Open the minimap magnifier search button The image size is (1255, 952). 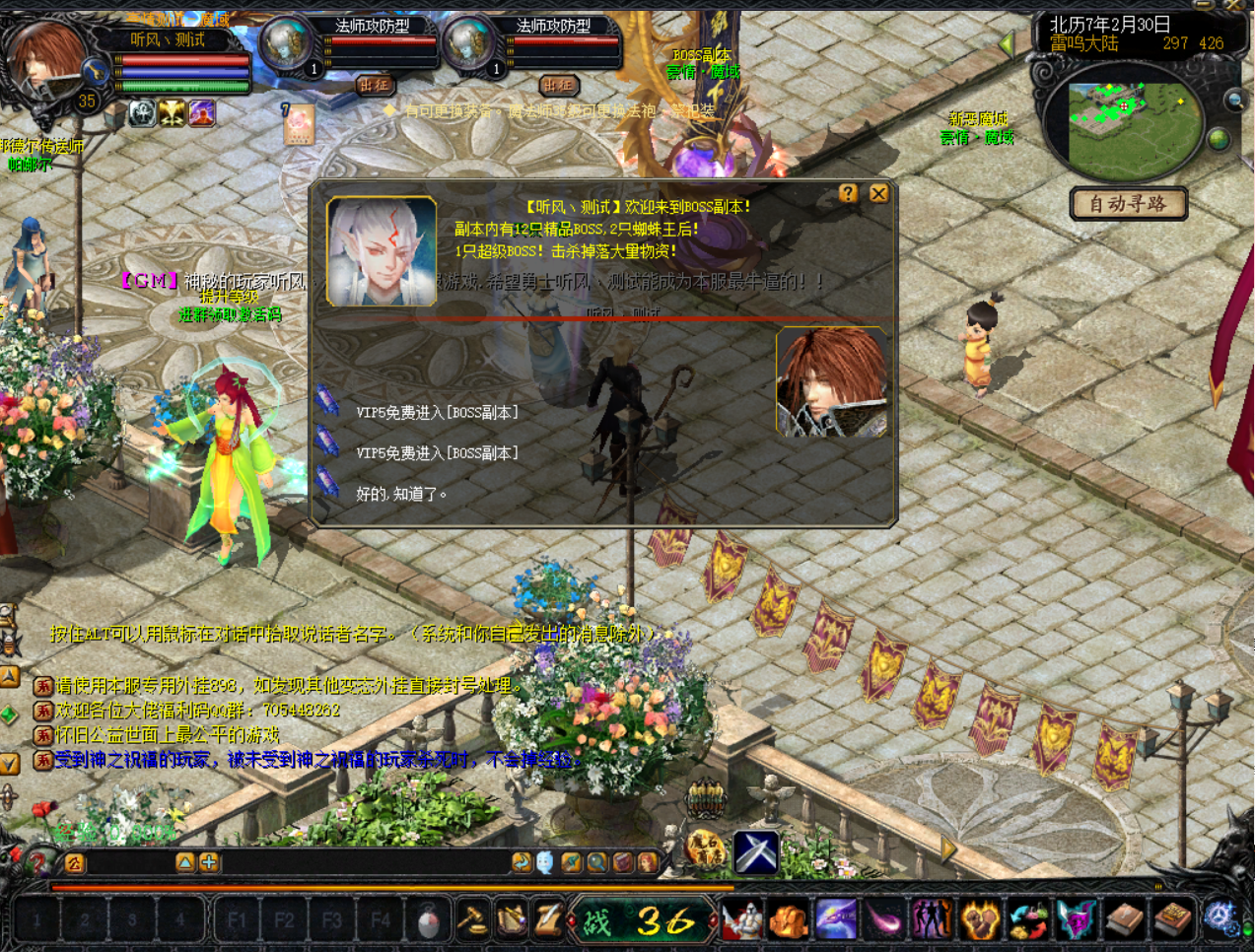1234,101
